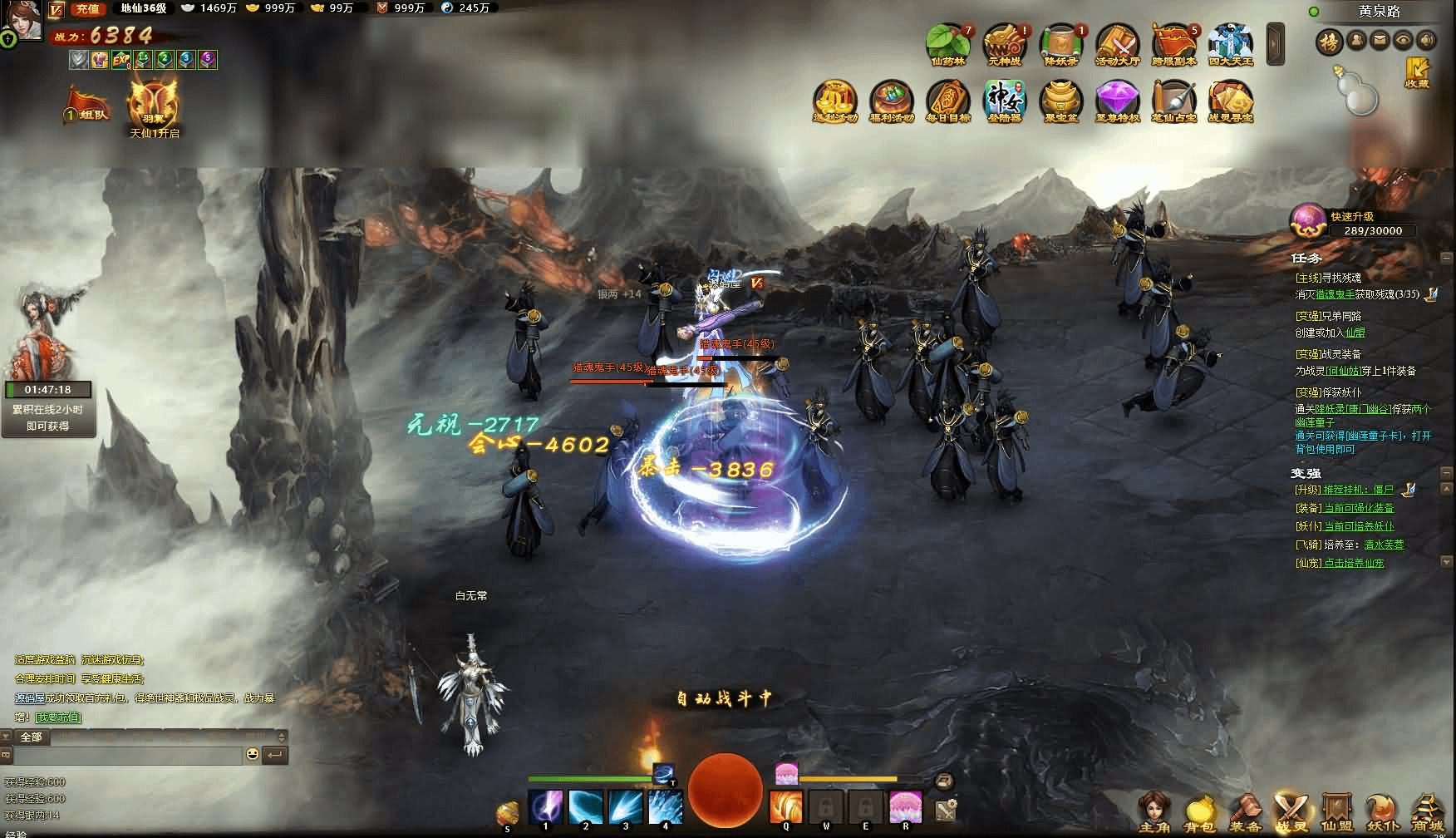
Task: Open the 降妖录 scroll icon
Action: (1060, 43)
